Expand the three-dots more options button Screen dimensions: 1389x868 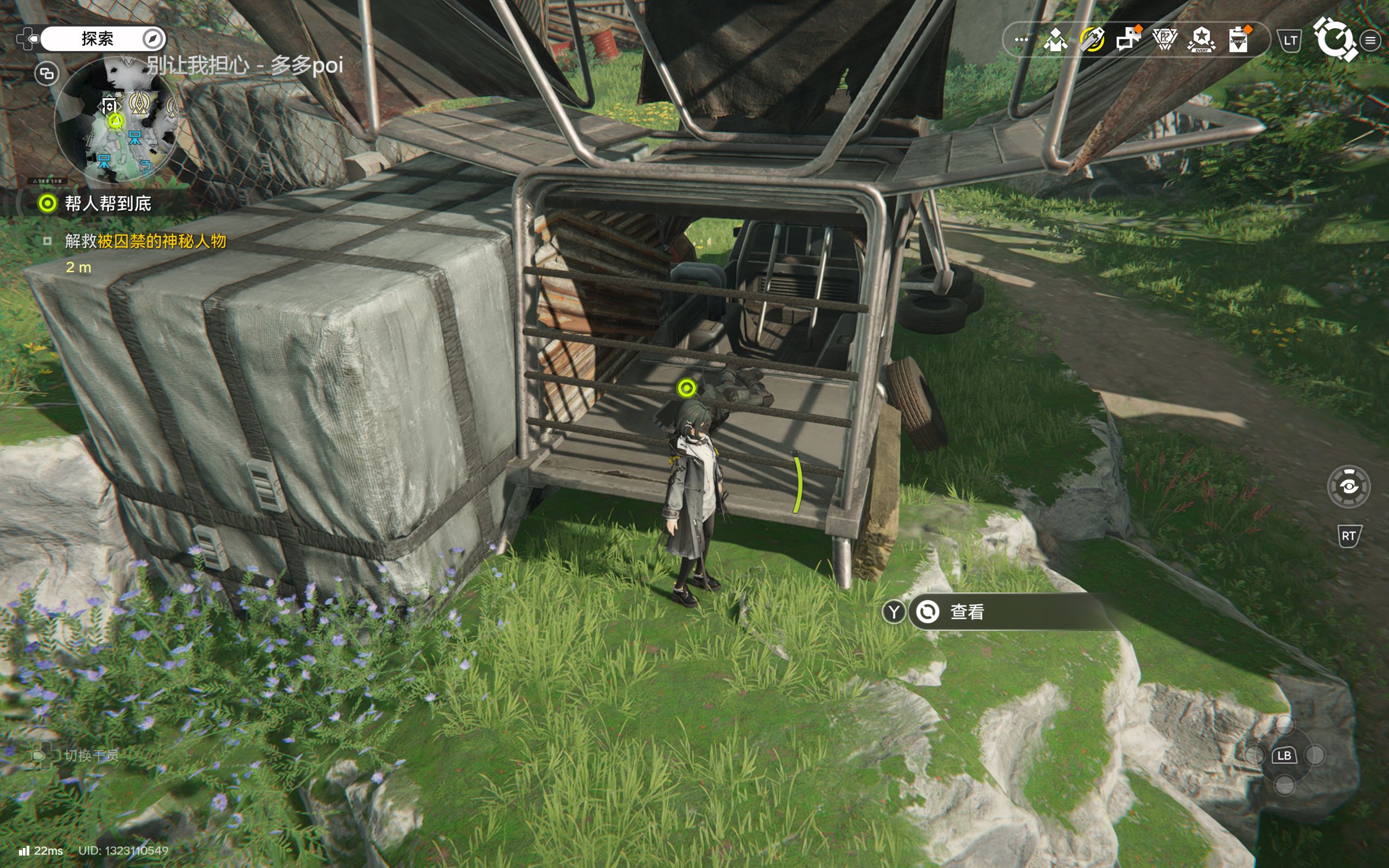(x=1021, y=40)
